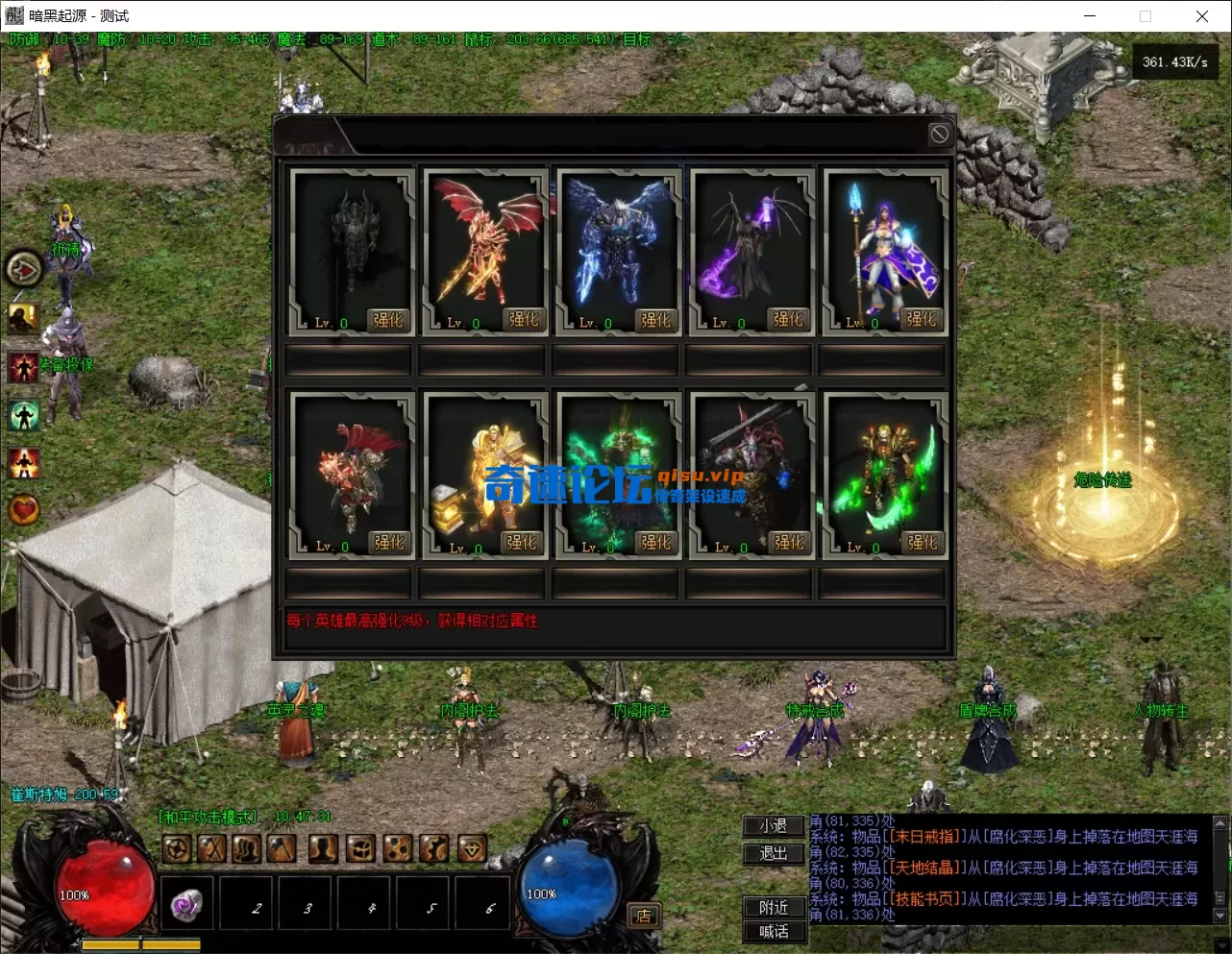Click the red heart icon
Viewport: 1232px width, 954px height.
pyautogui.click(x=24, y=509)
